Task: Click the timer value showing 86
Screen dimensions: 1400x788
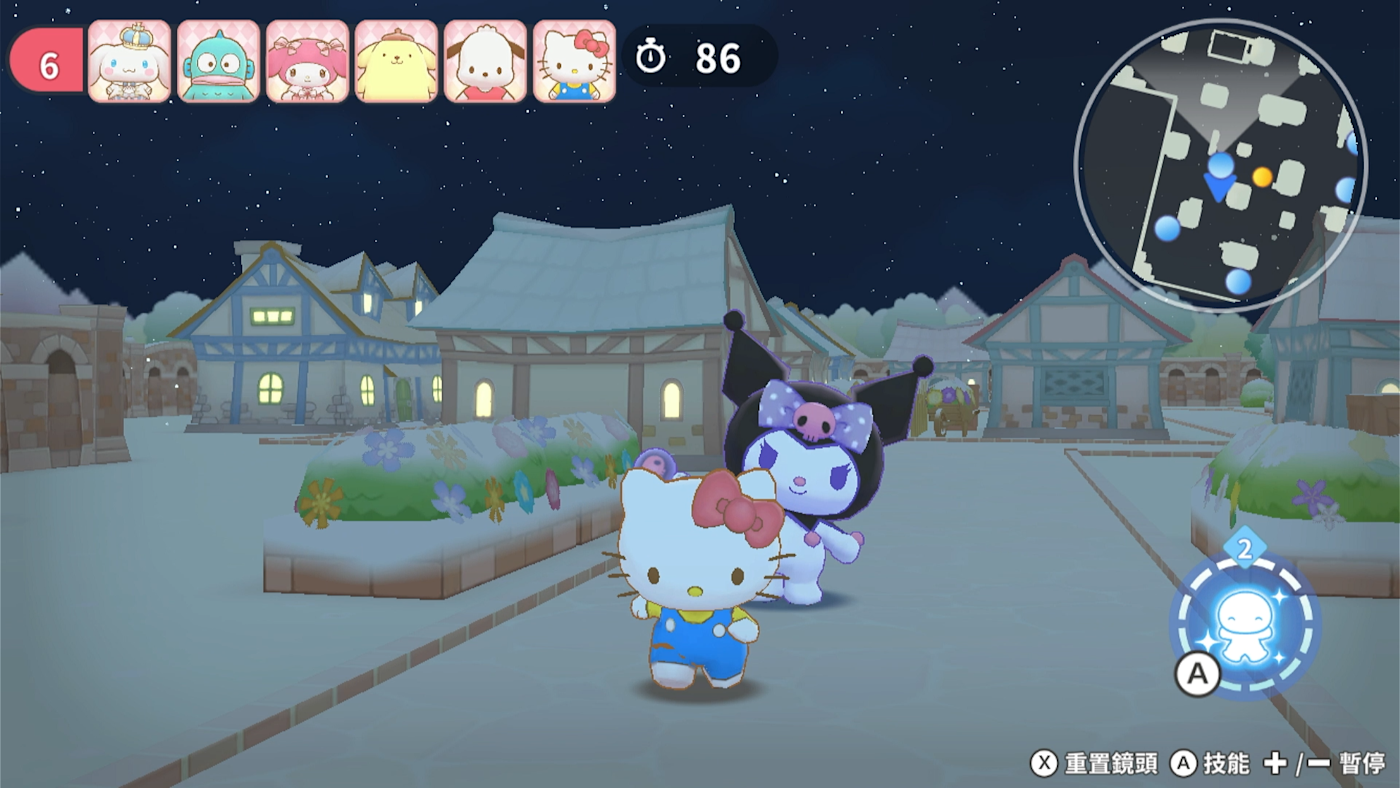Action: click(720, 60)
